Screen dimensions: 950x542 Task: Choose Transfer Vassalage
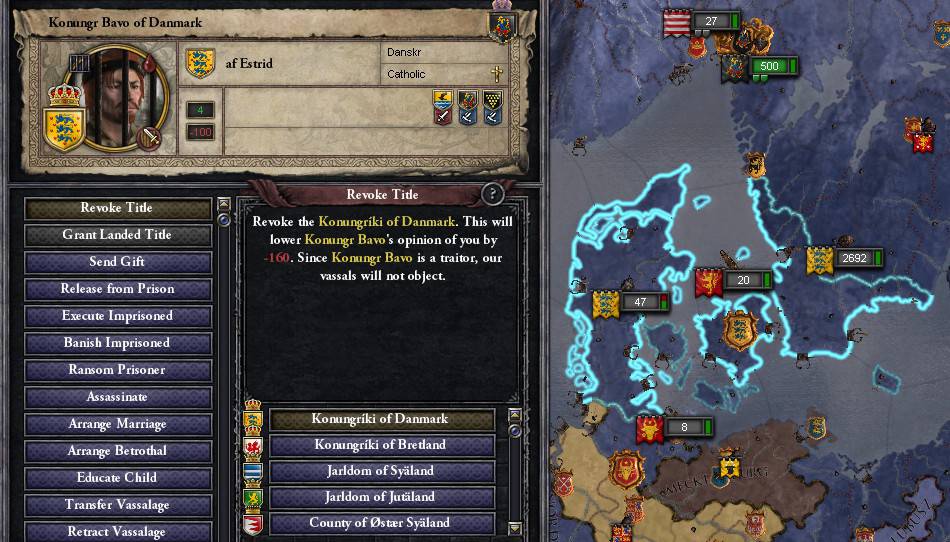[117, 505]
